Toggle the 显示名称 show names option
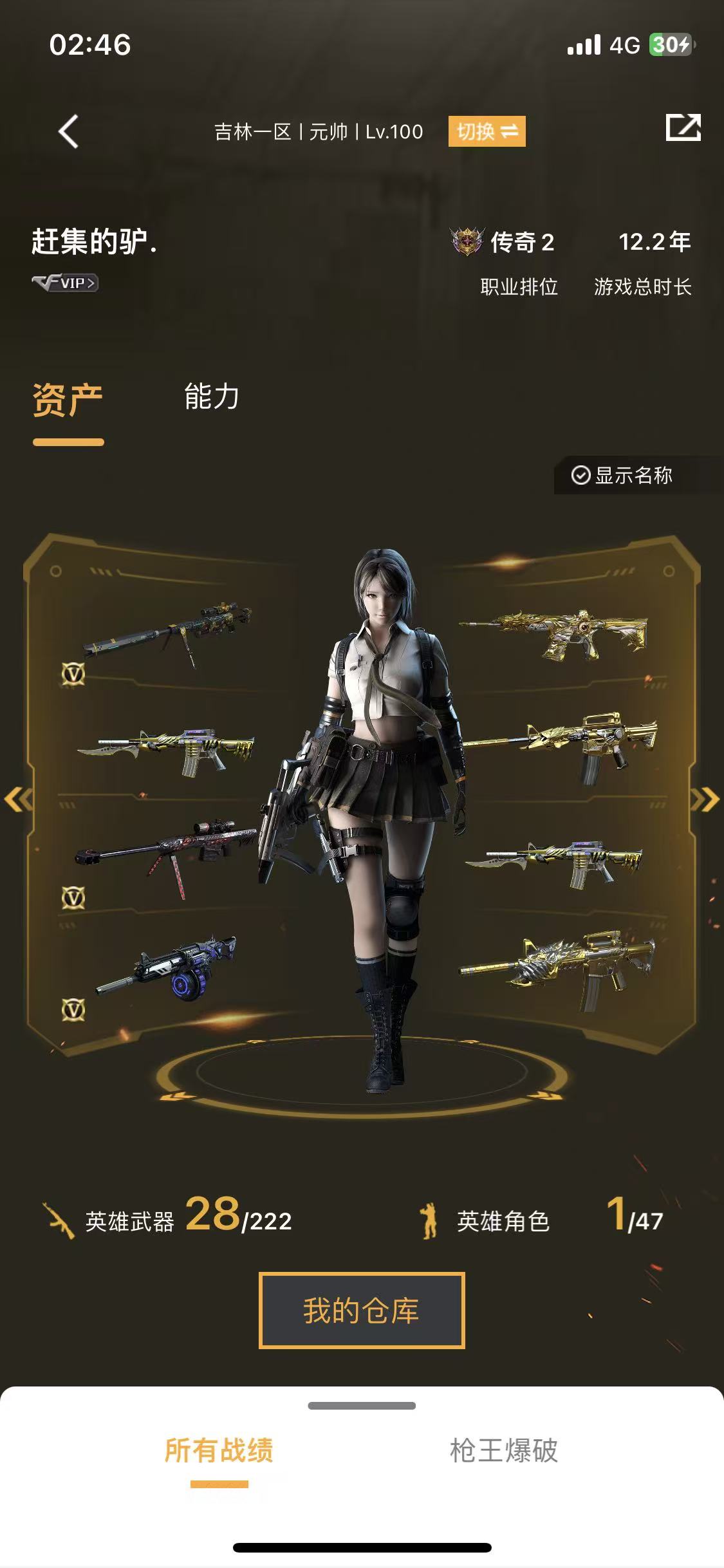This screenshot has height=1568, width=724. [x=622, y=475]
